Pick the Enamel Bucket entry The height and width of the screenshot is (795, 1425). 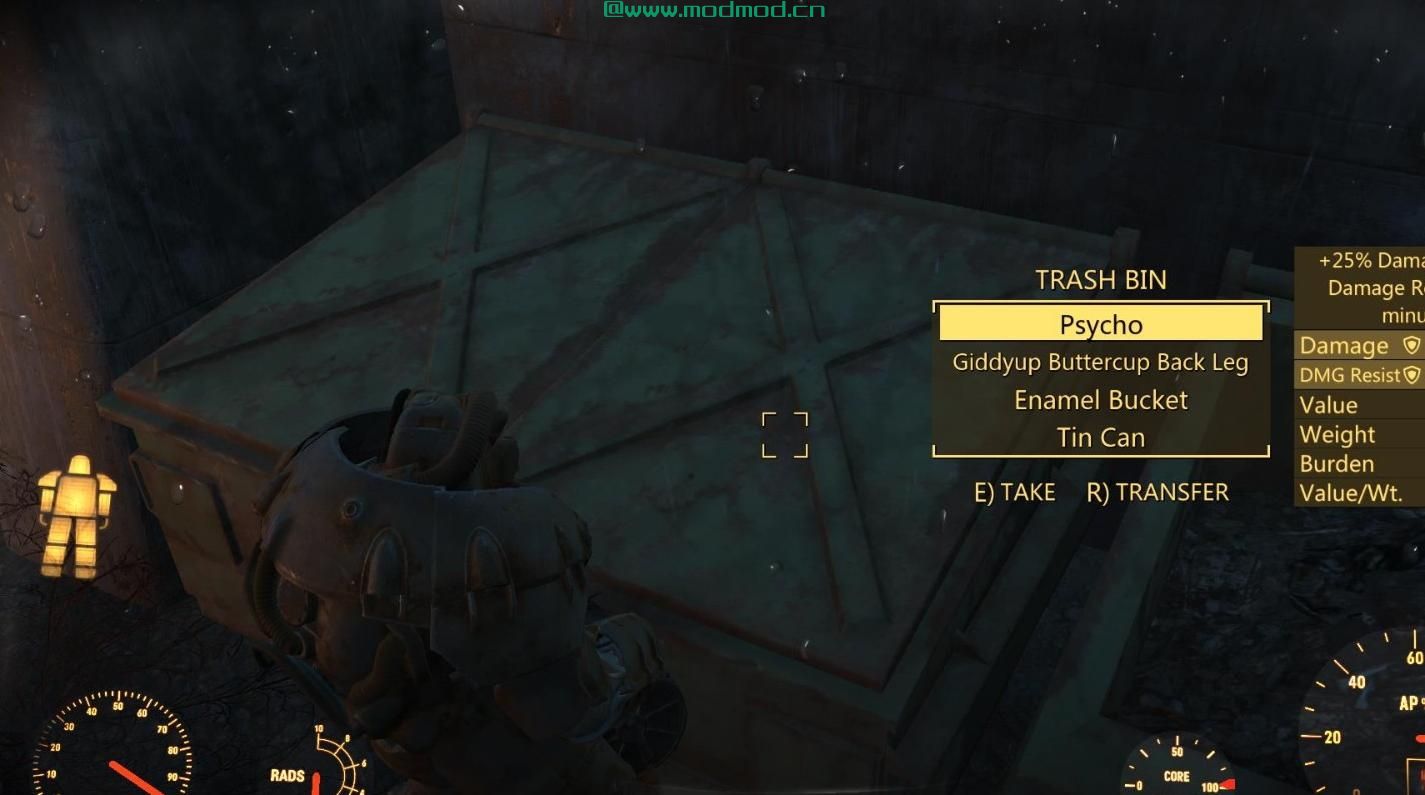tap(1100, 400)
